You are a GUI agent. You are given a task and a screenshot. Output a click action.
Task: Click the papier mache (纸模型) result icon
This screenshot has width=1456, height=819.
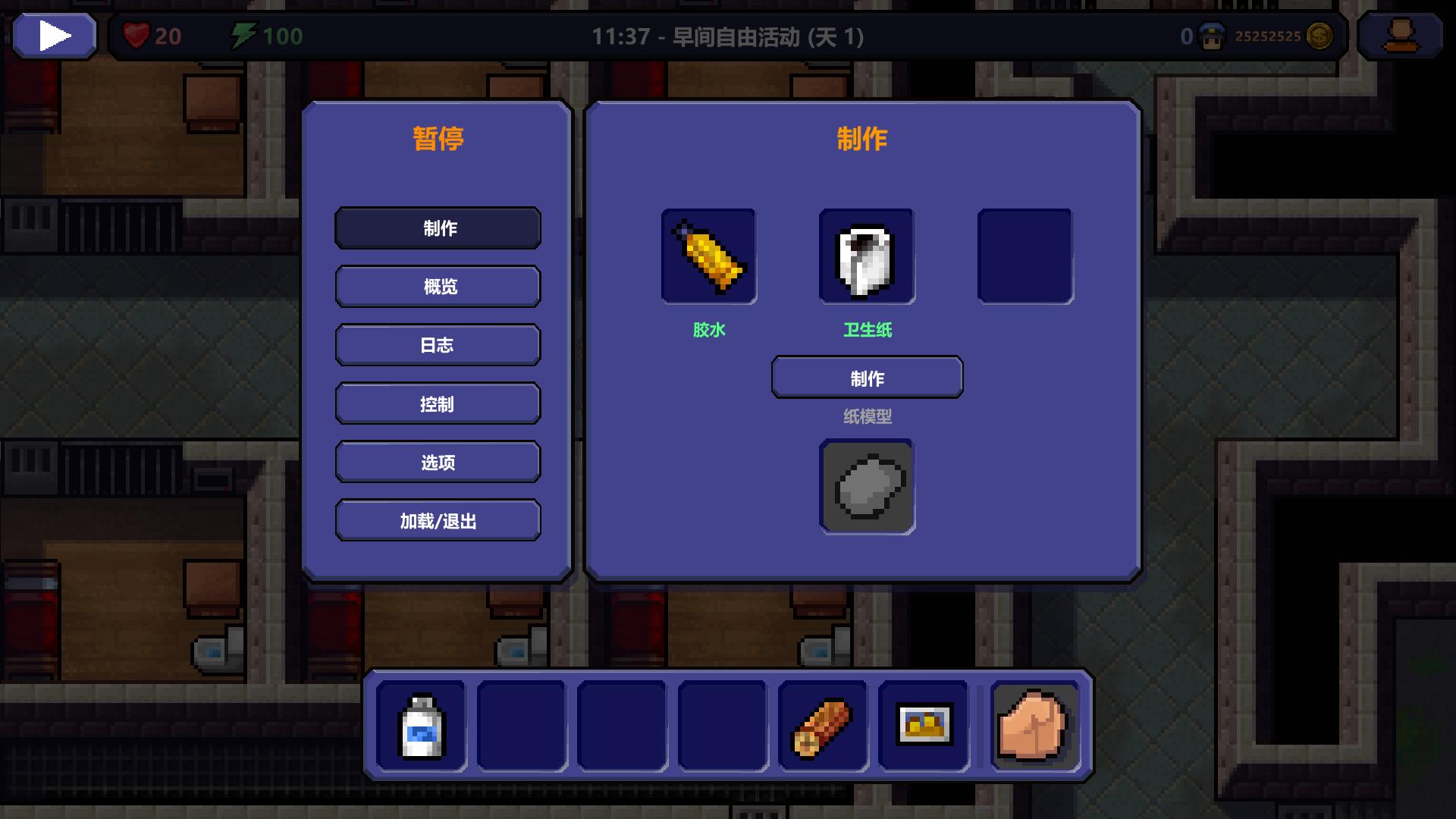pyautogui.click(x=867, y=488)
